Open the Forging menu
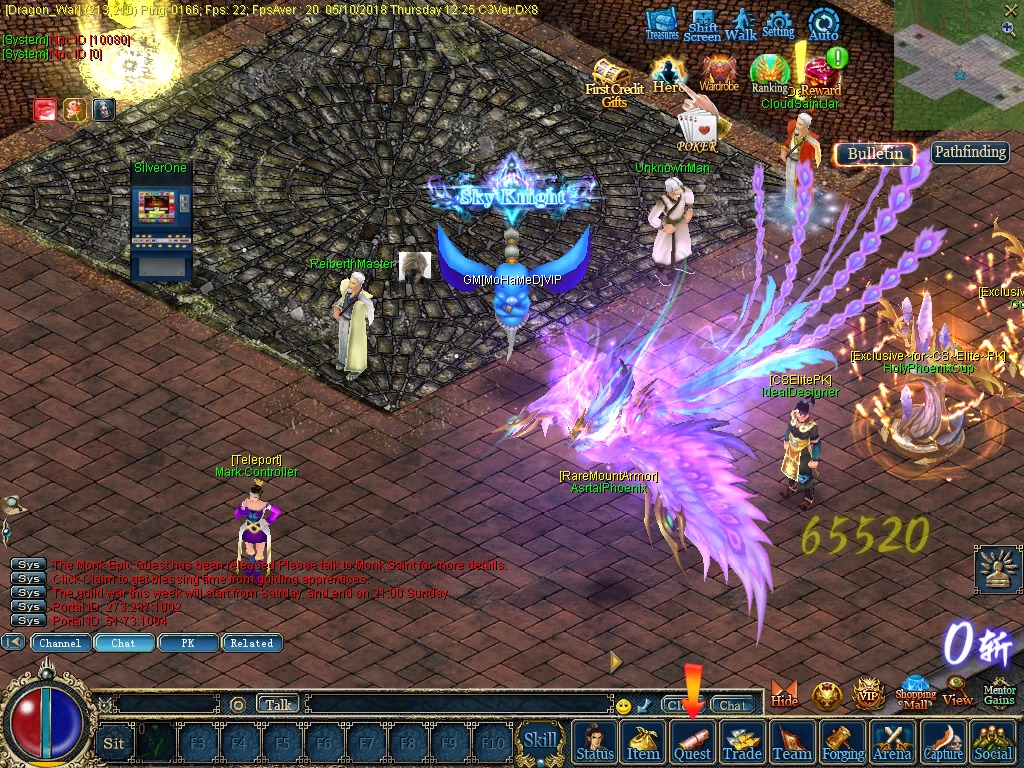 (843, 743)
